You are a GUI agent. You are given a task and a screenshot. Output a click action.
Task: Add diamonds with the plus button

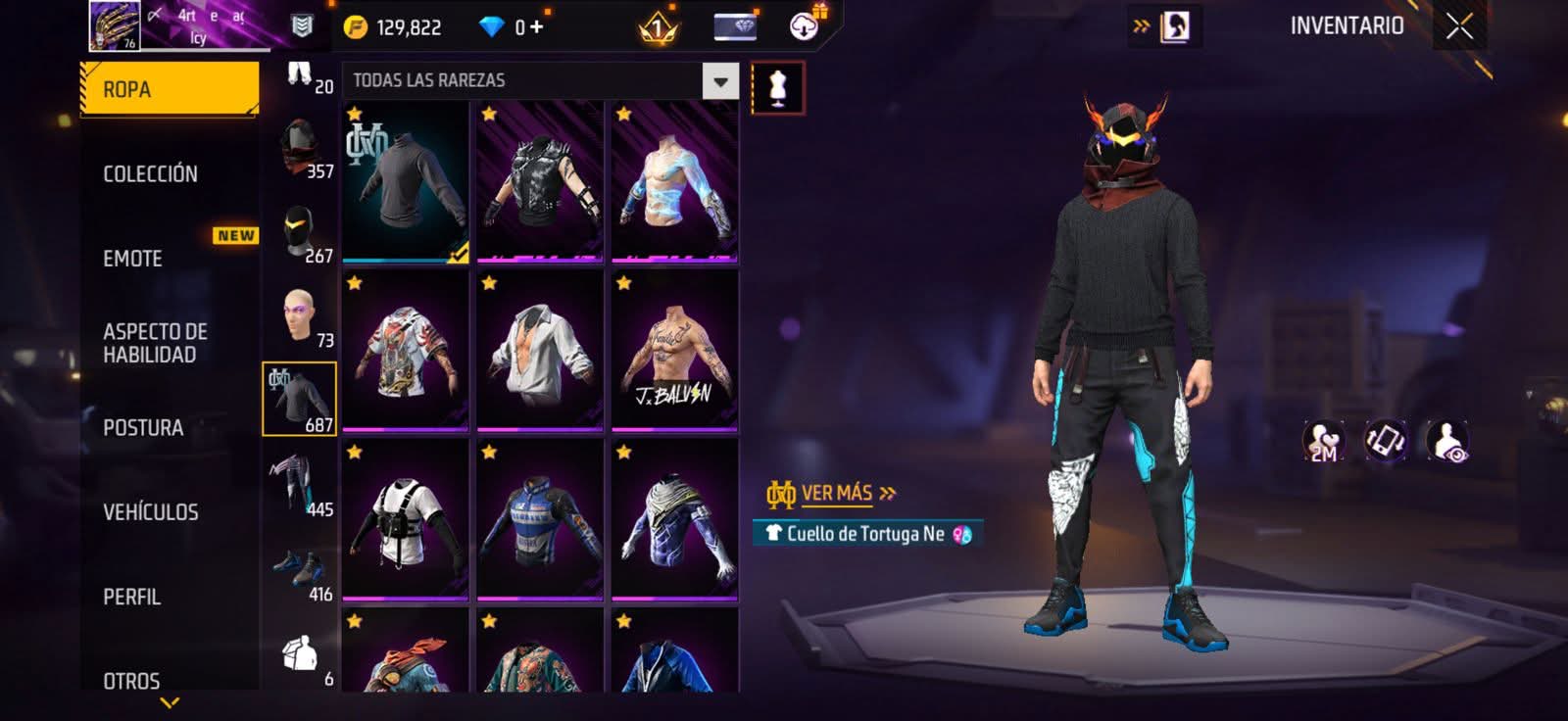536,26
